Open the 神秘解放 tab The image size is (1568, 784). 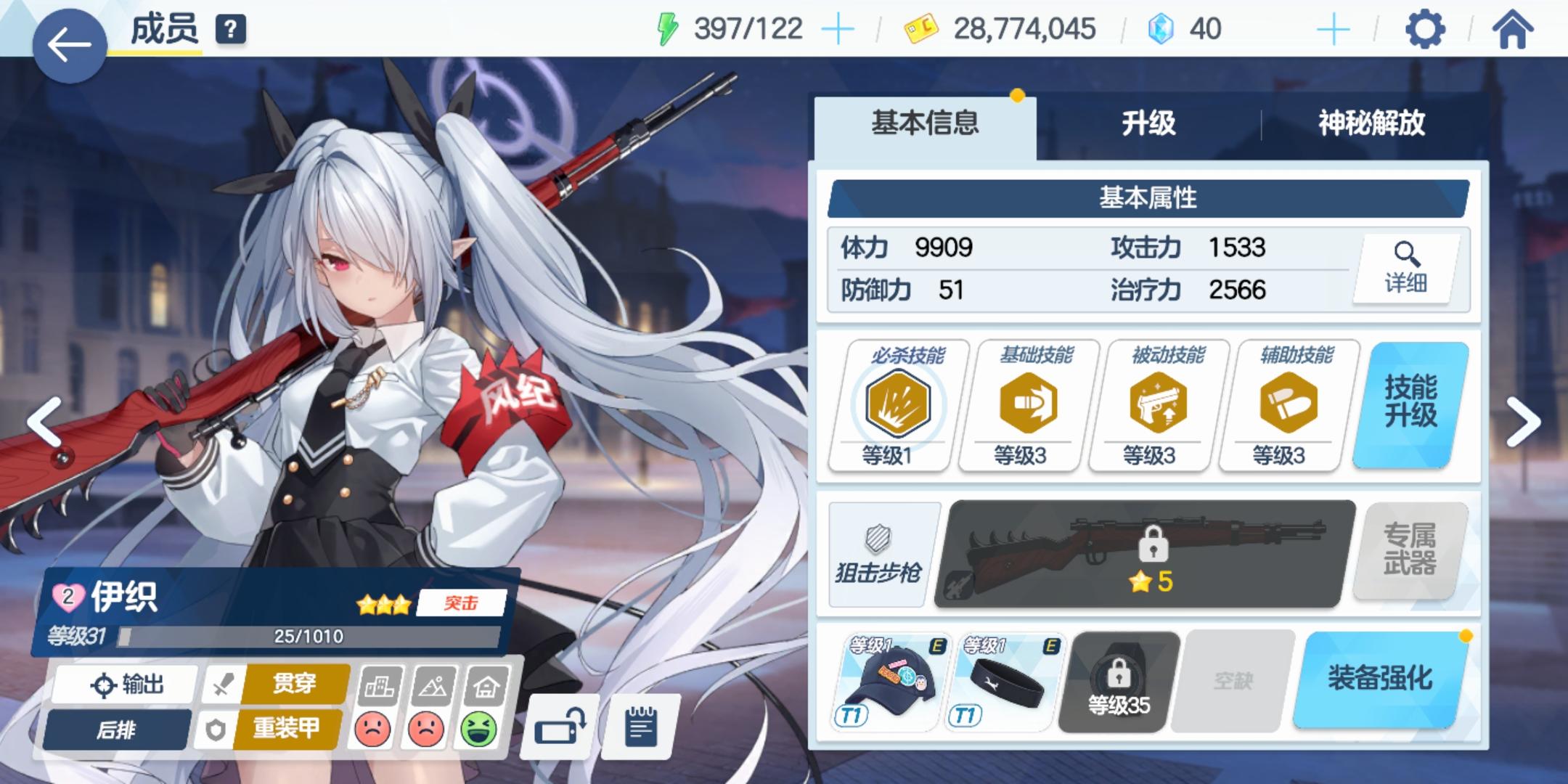pos(1371,123)
